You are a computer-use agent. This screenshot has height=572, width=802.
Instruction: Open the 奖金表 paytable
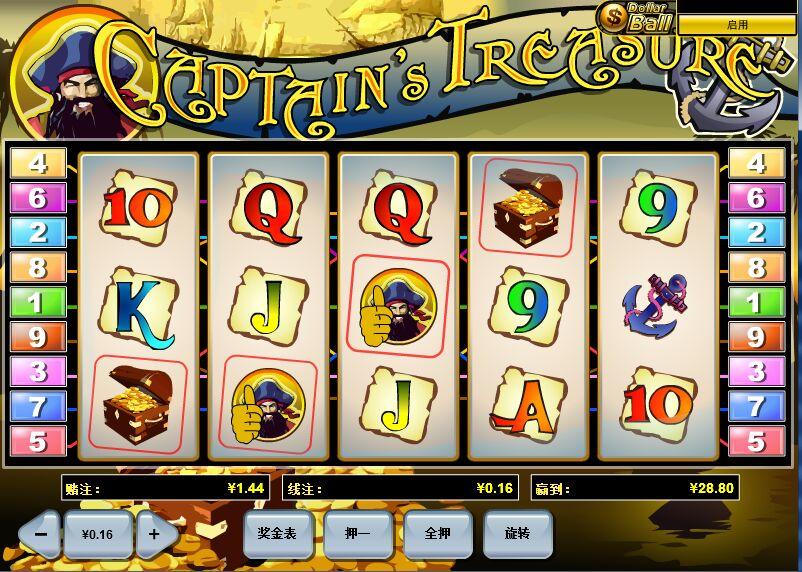277,534
